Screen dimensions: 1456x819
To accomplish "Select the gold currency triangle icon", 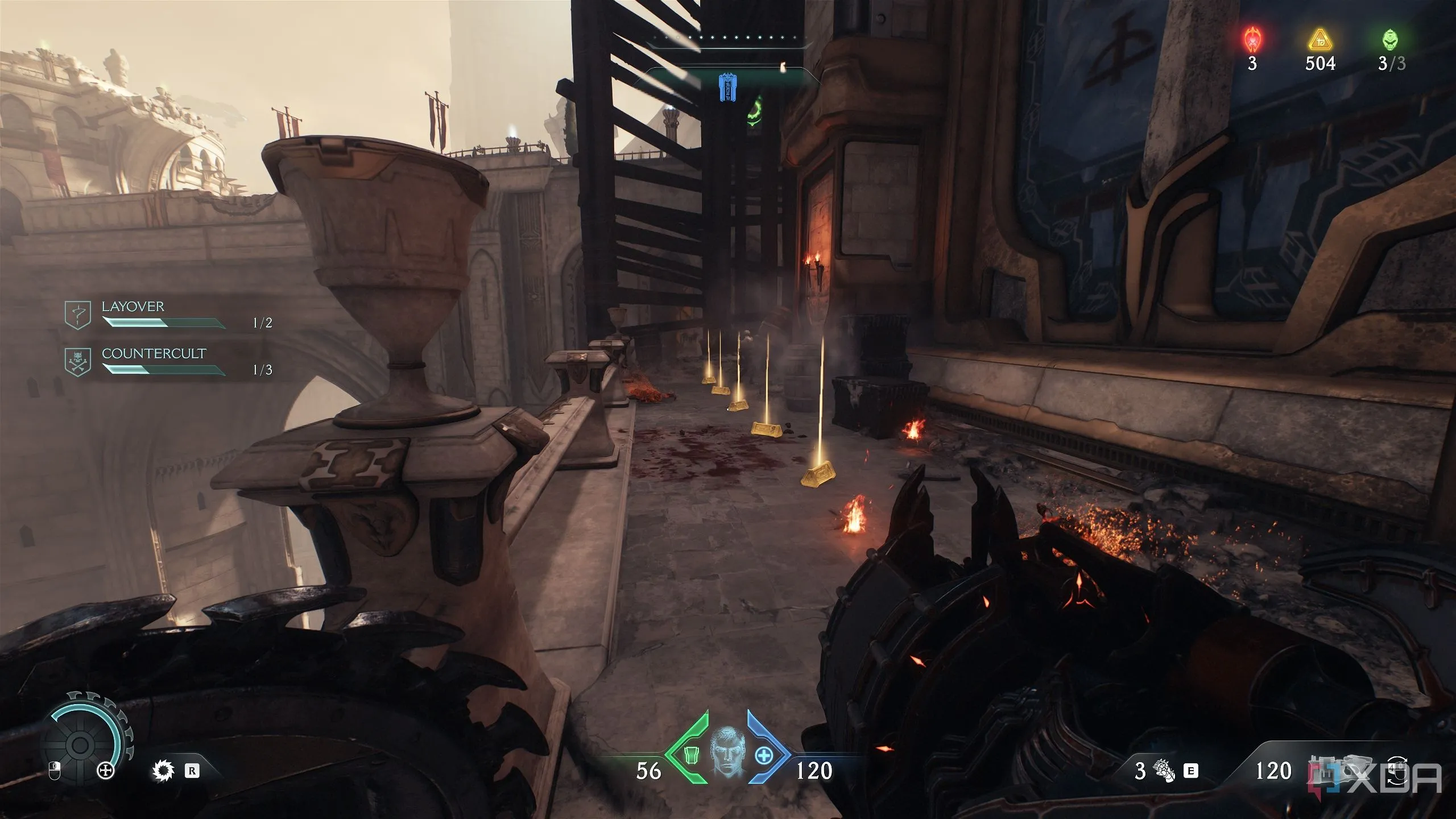I will pos(1319,40).
